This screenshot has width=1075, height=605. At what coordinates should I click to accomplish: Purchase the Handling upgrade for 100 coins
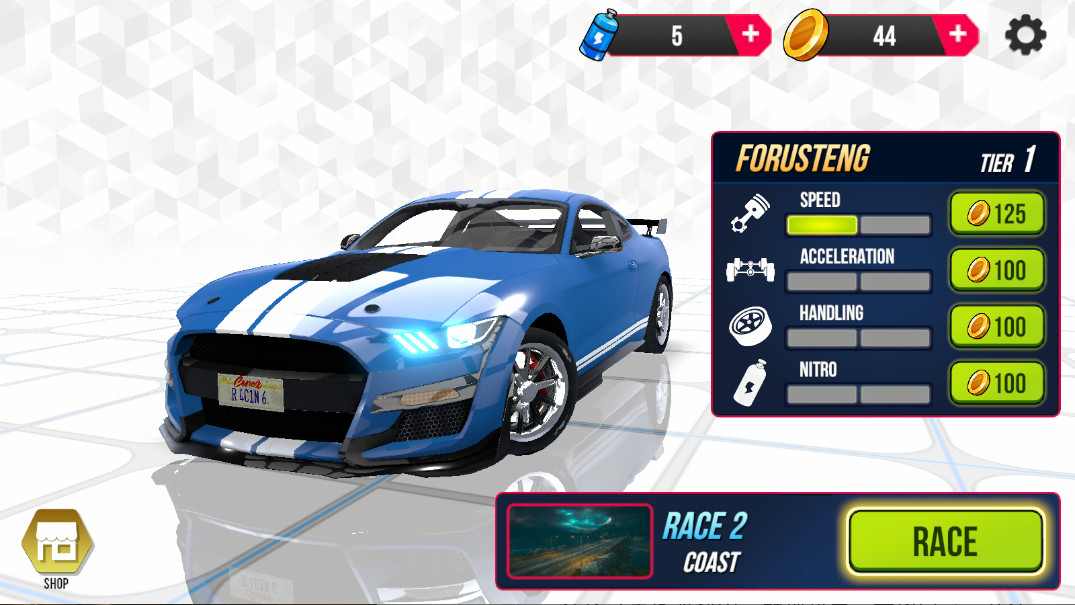[x=996, y=326]
